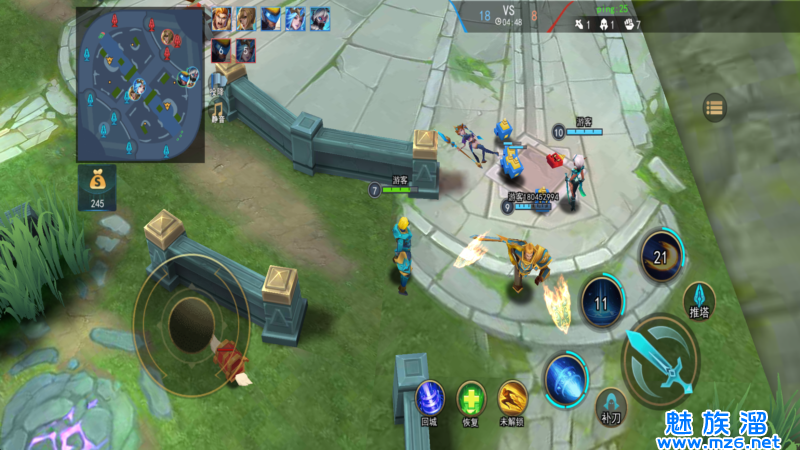Use the 回城 recall ability
The image size is (800, 450).
point(429,399)
